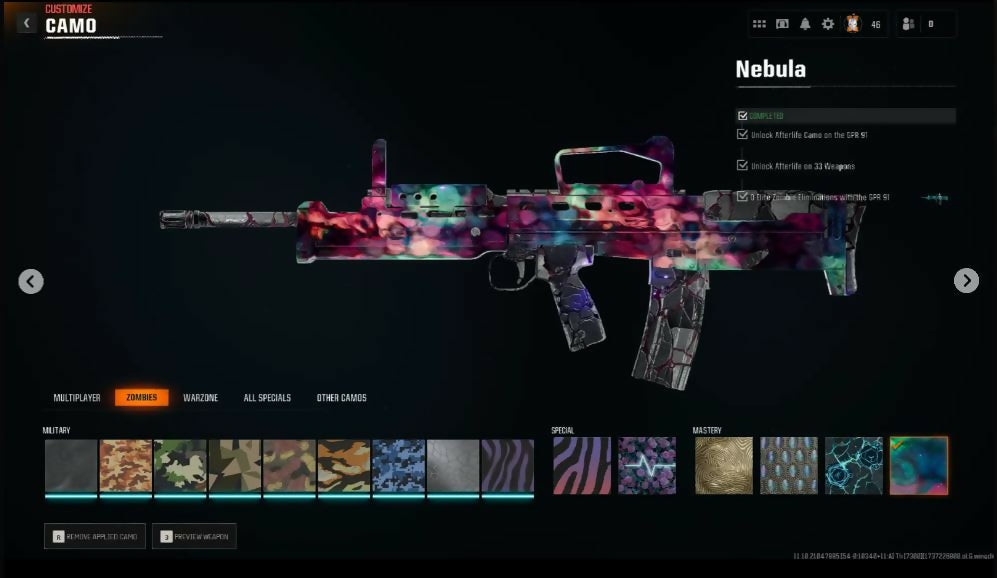Select the heartbeat-line special camo
The width and height of the screenshot is (997, 578).
[646, 466]
